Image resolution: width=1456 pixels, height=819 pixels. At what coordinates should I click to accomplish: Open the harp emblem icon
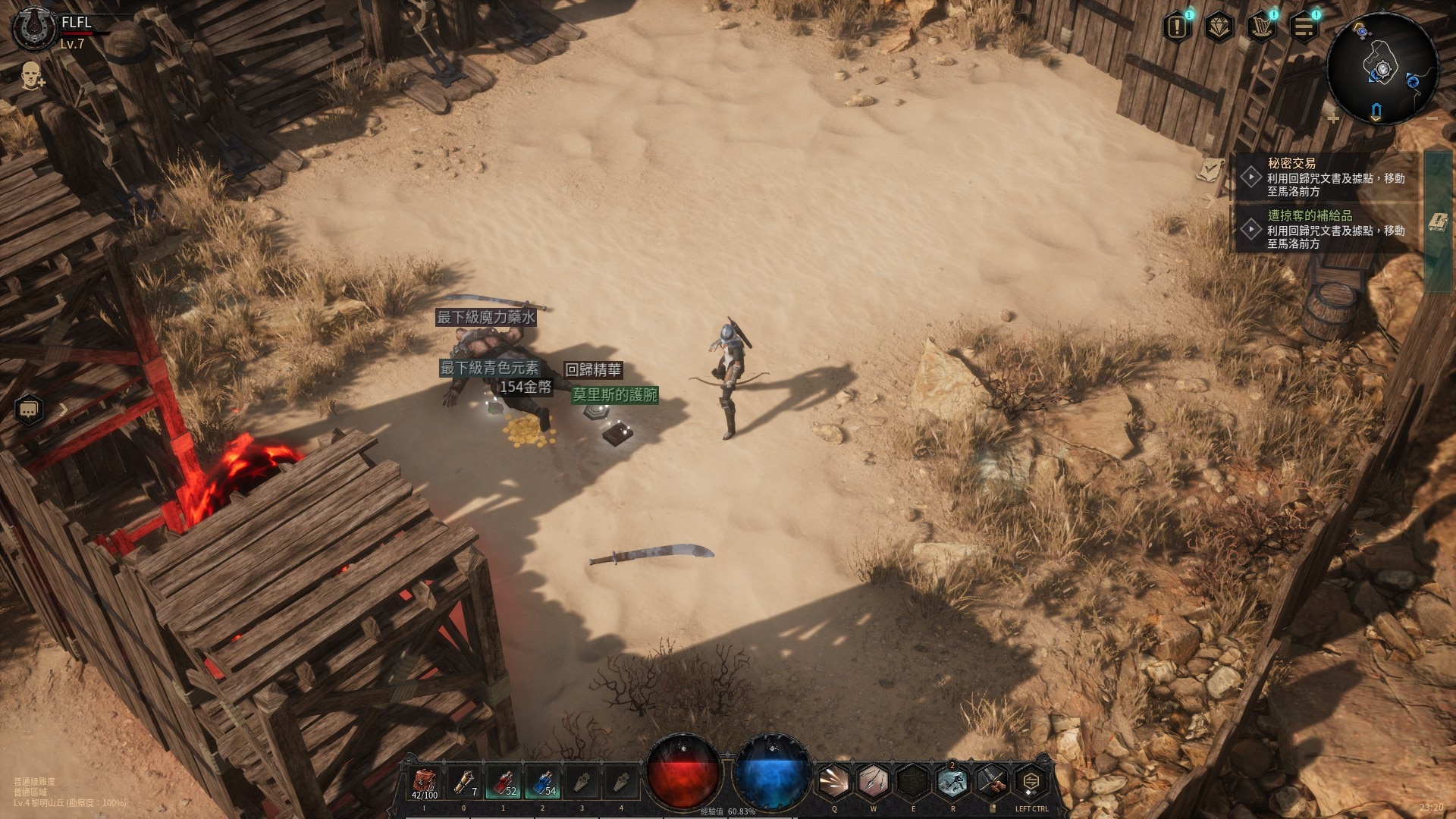(x=1262, y=28)
